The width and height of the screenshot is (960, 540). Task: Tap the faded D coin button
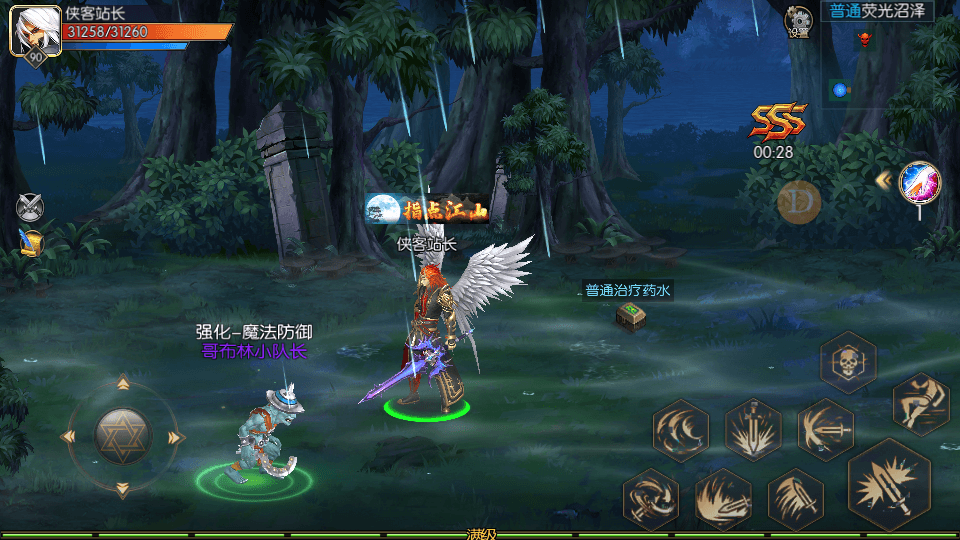coord(799,203)
